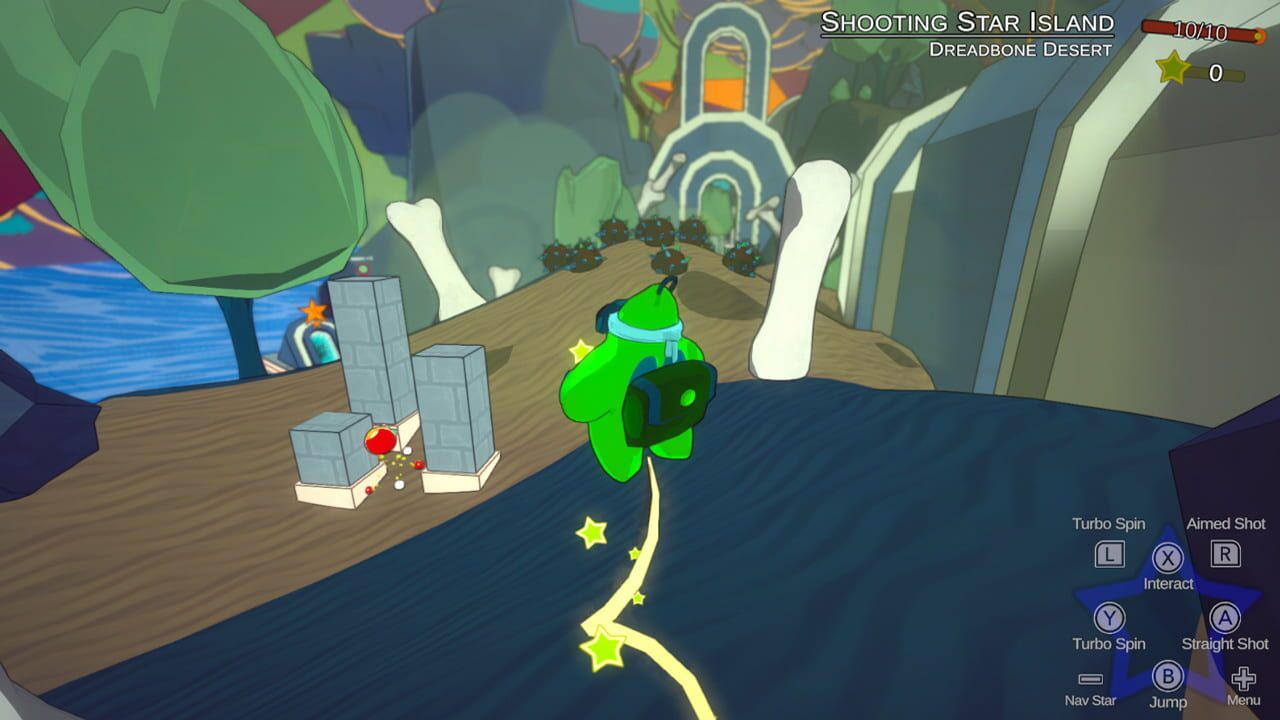Select the A Straight Shot button icon
This screenshot has height=720, width=1280.
(x=1224, y=618)
